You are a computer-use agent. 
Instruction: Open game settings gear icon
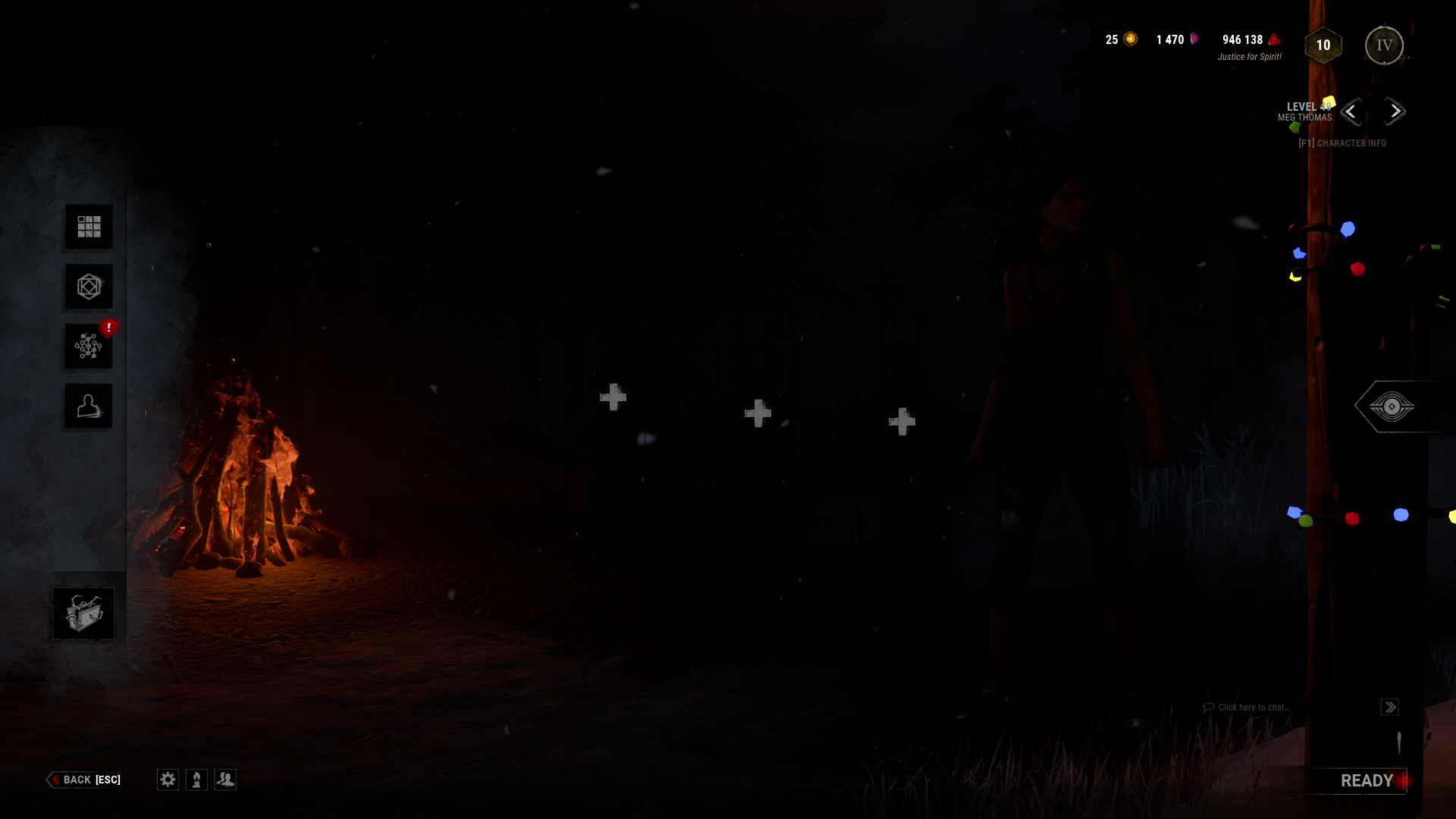(167, 780)
